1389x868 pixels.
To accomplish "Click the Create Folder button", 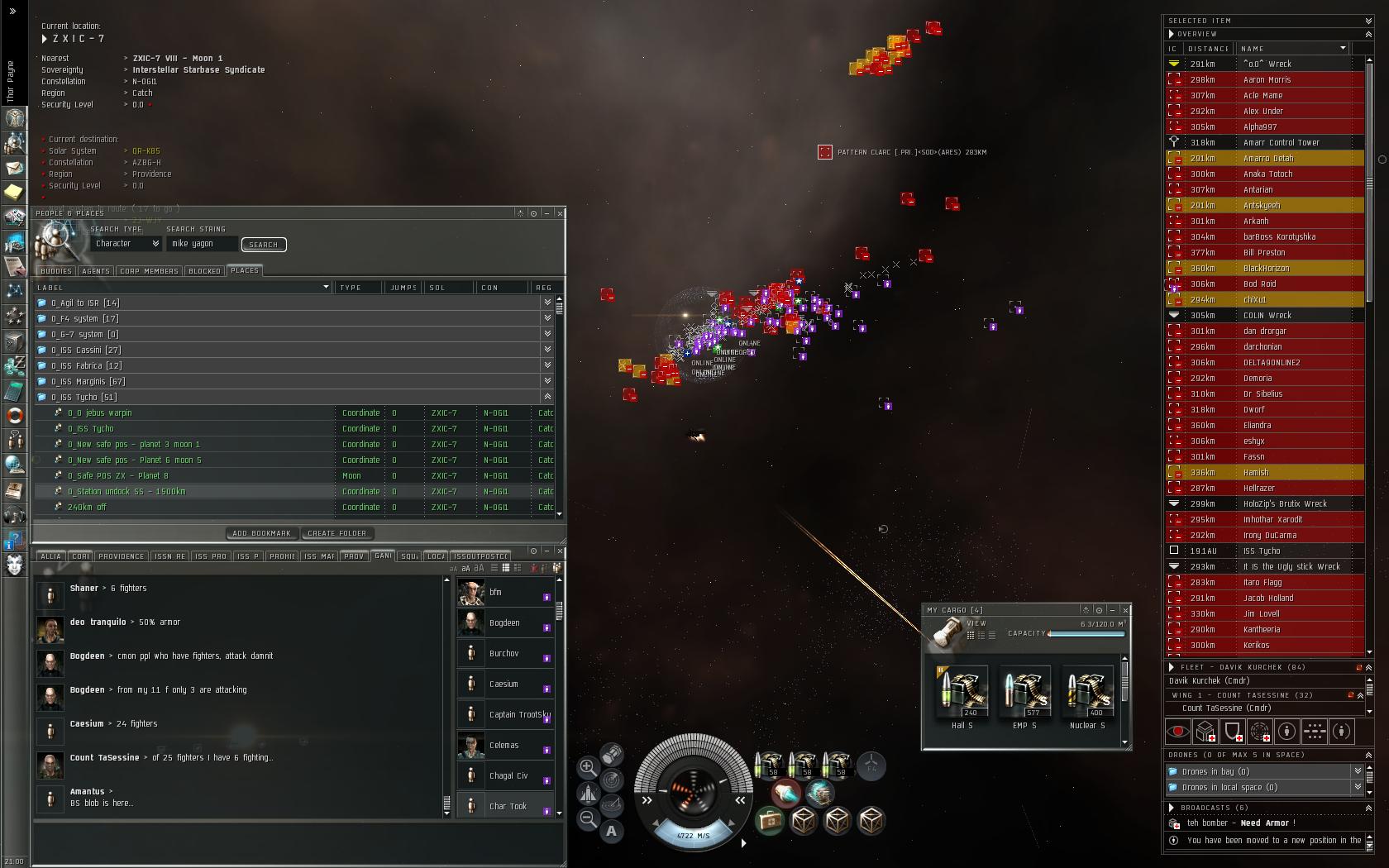I will tap(337, 533).
